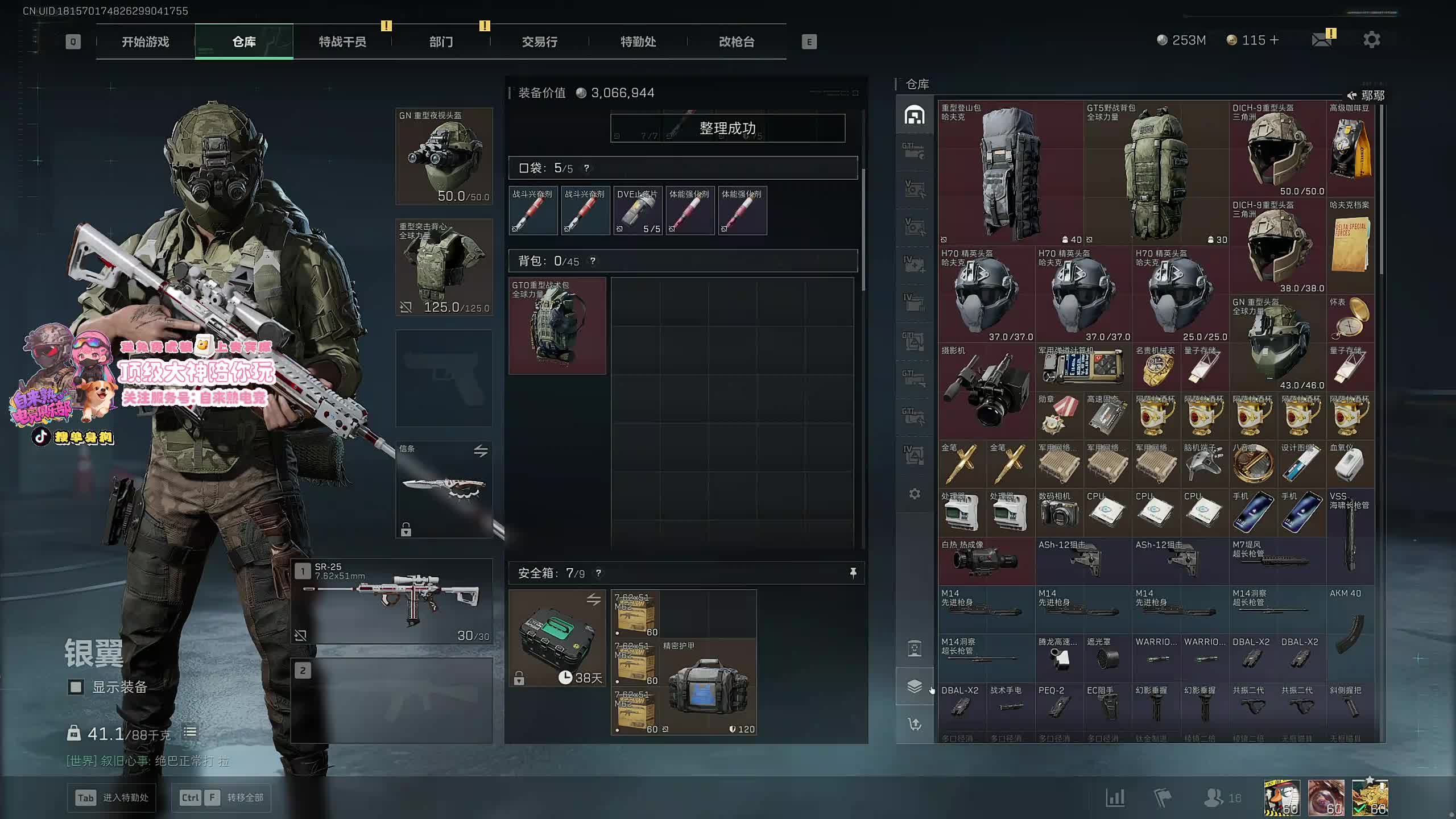Open the settings gear icon
The width and height of the screenshot is (1456, 819).
click(1371, 40)
